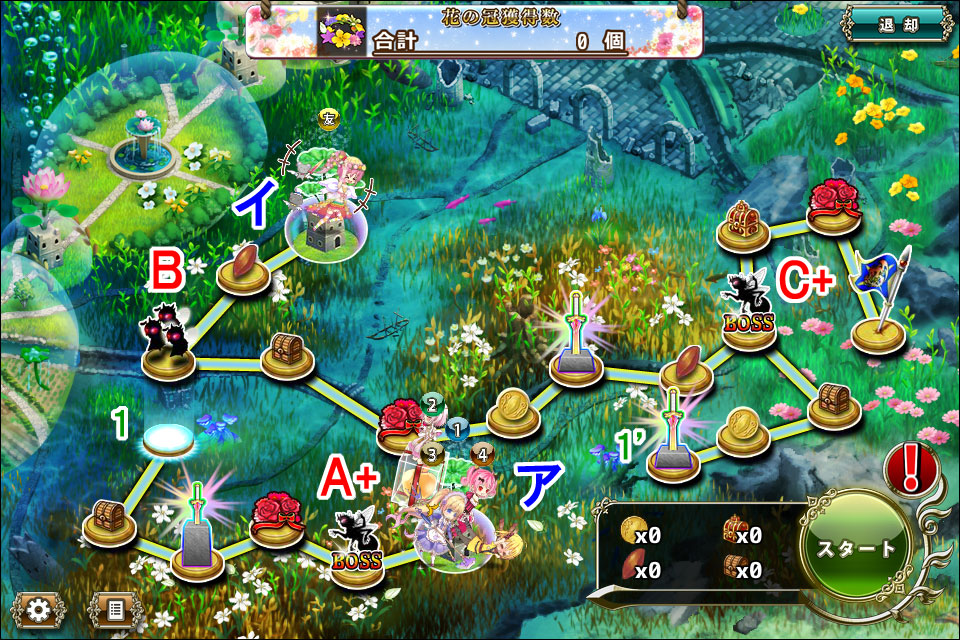Screen dimensions: 960x640
Task: Tap the green スタート start button
Action: tap(857, 548)
